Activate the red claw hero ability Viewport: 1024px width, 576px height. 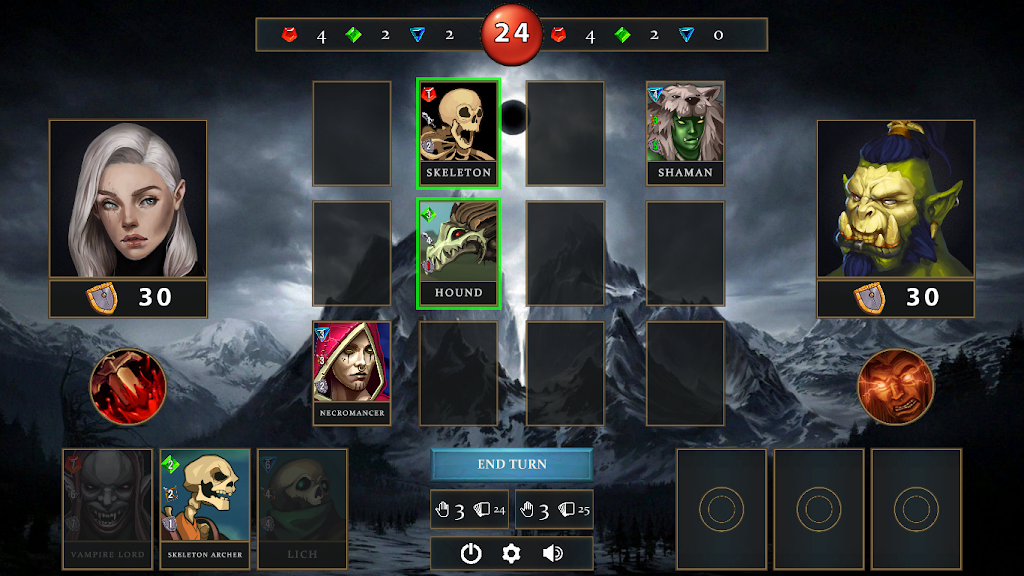(128, 386)
